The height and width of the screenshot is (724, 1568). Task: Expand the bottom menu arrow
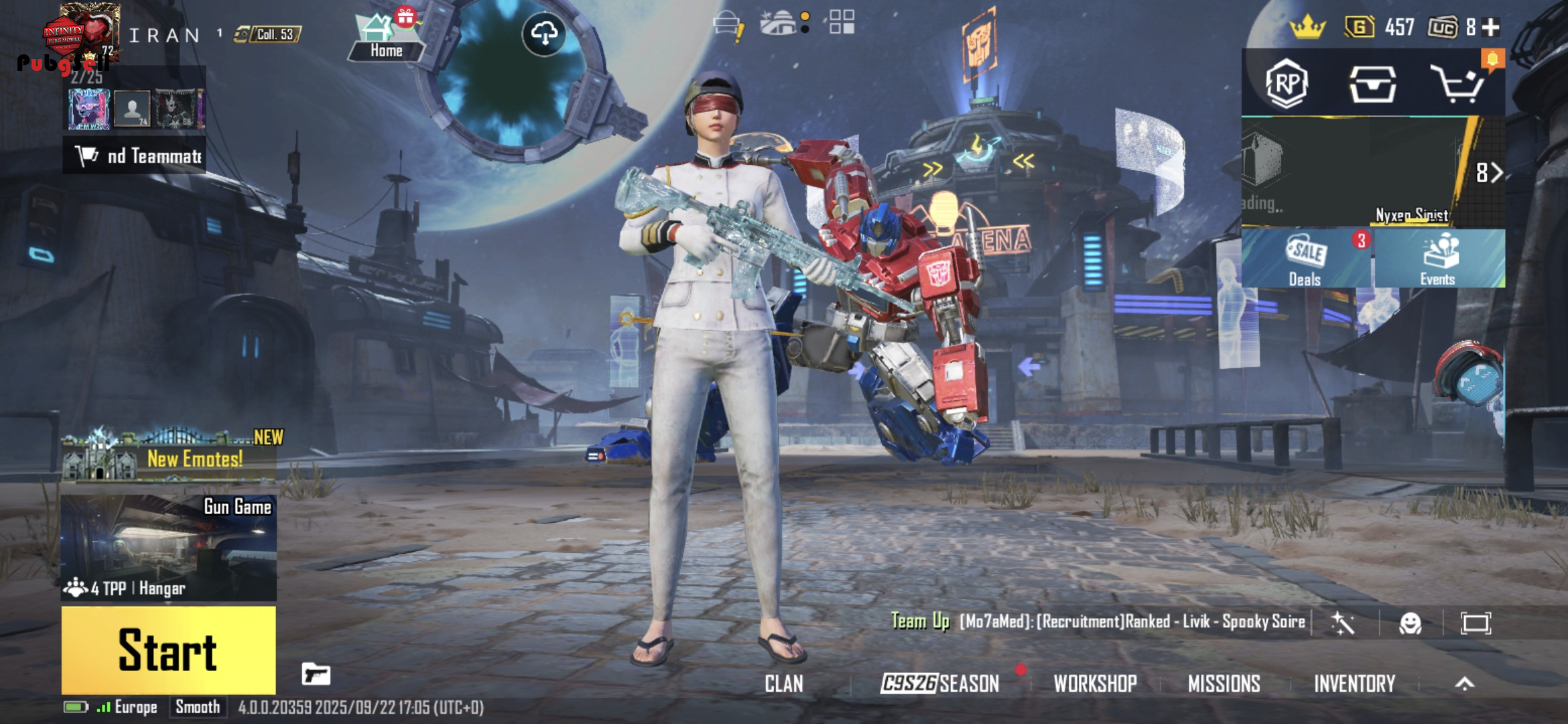1465,684
